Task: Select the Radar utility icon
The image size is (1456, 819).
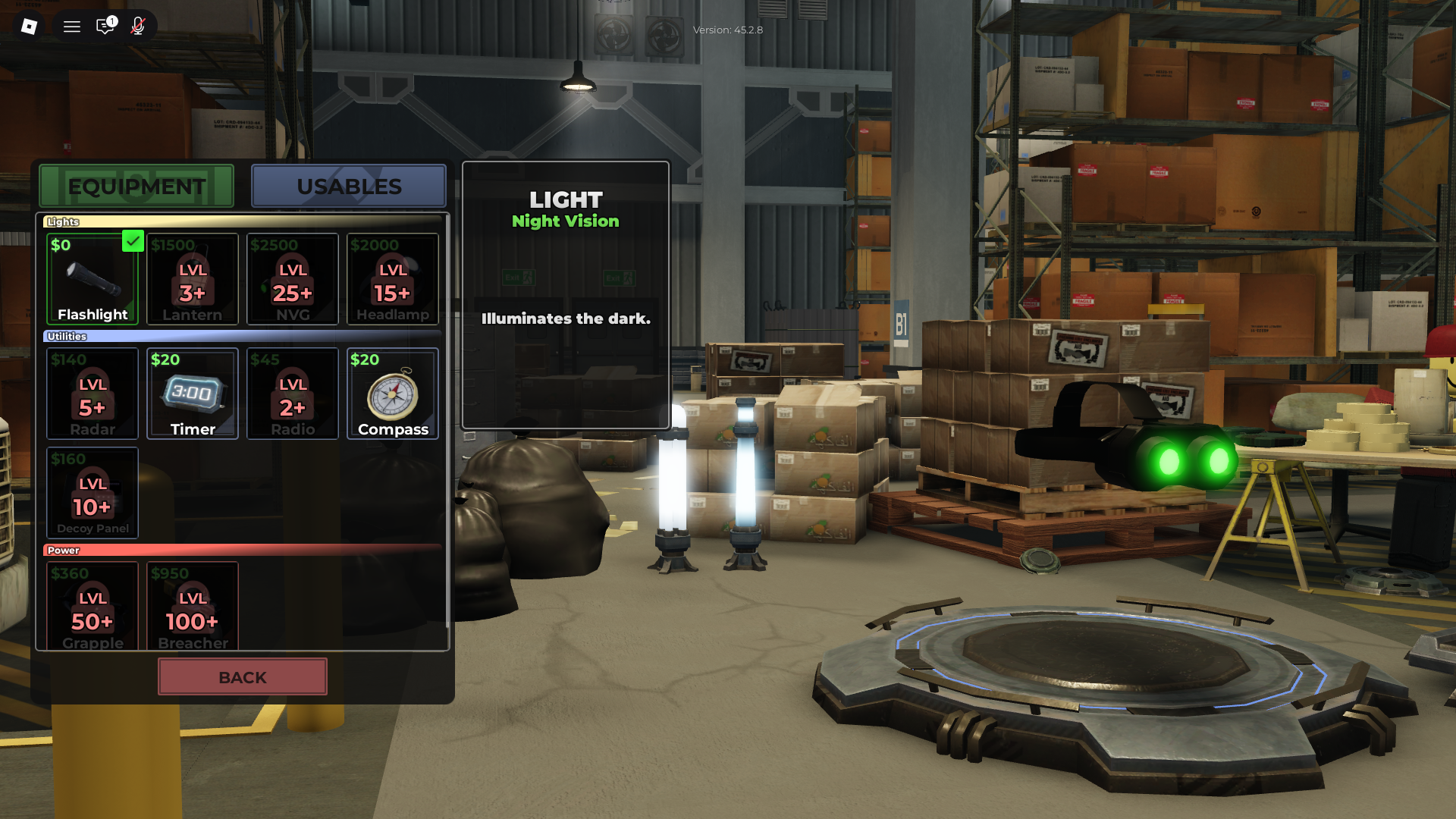Action: (x=92, y=394)
